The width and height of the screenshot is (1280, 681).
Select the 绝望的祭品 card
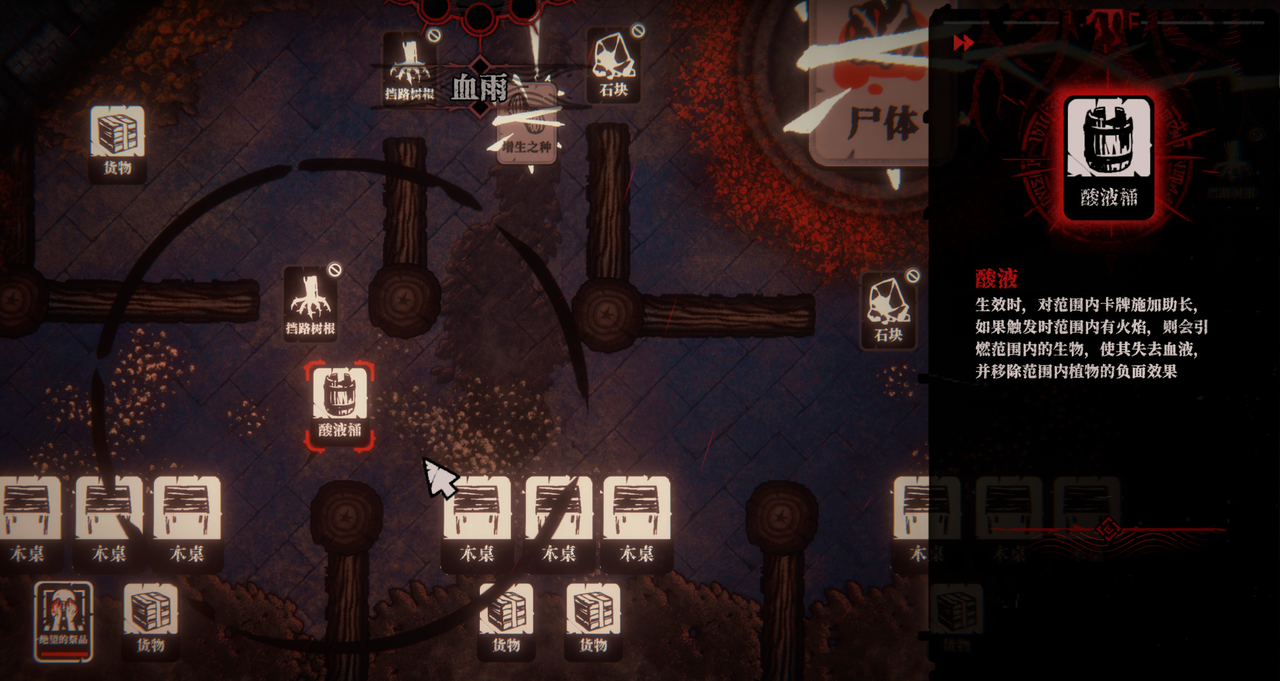64,621
